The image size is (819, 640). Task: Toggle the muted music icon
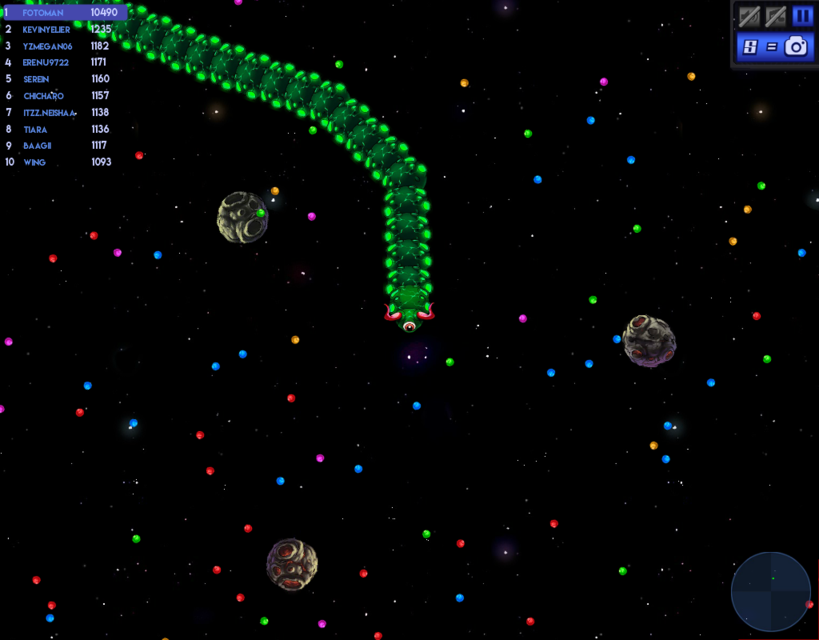click(x=775, y=16)
